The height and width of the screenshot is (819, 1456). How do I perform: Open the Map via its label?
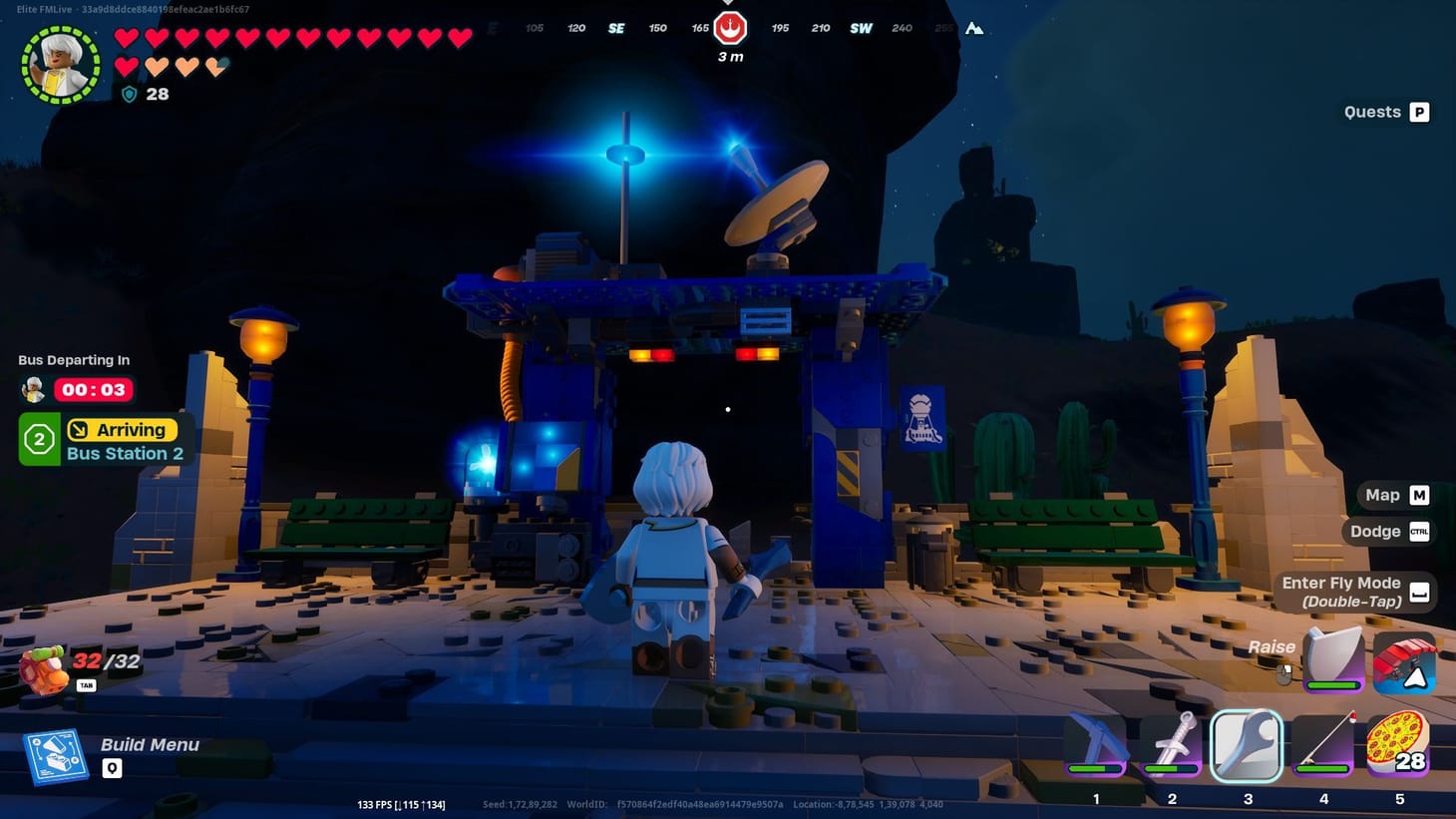click(1382, 494)
